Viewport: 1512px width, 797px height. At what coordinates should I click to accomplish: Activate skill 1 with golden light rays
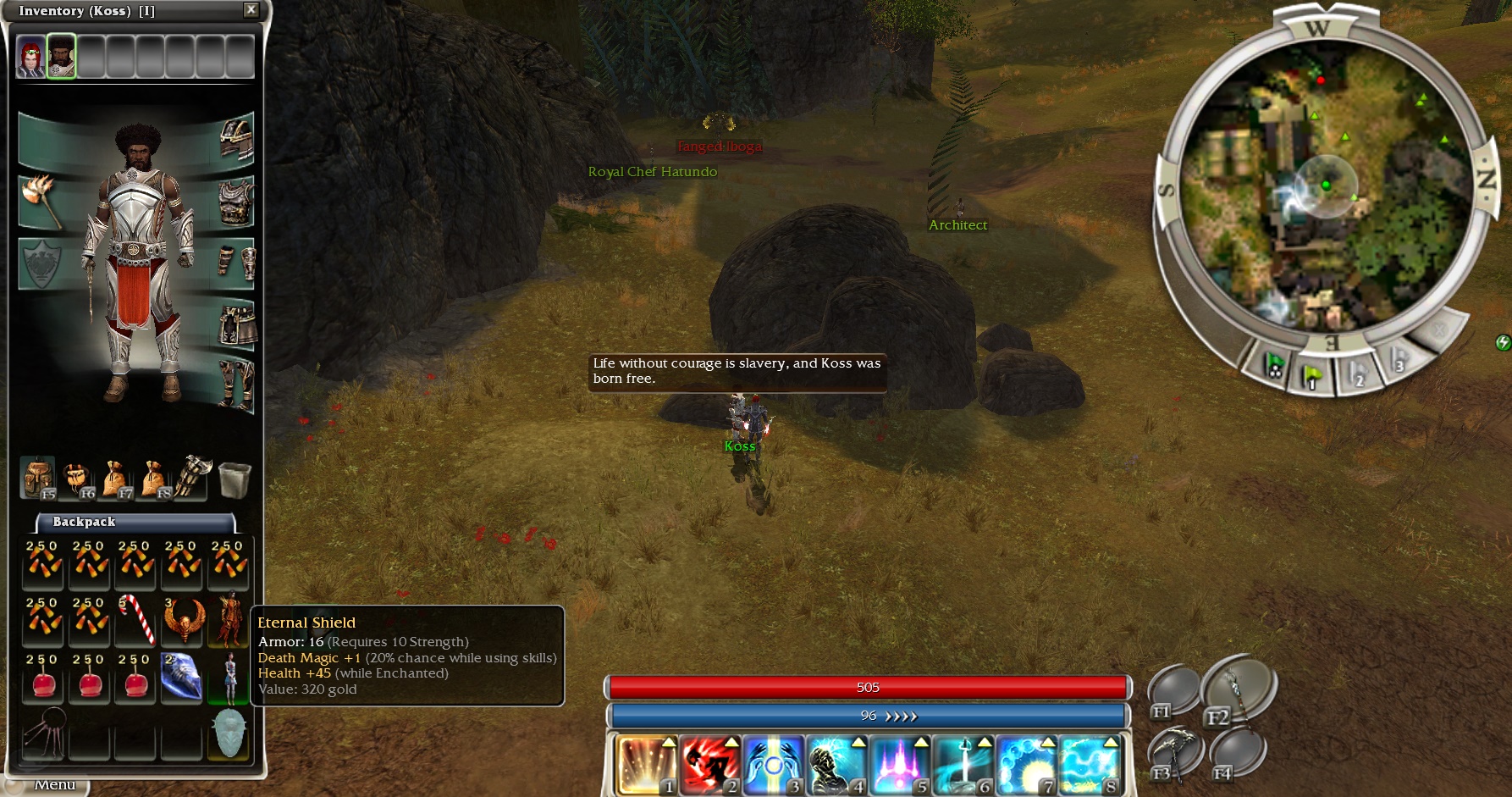[647, 766]
